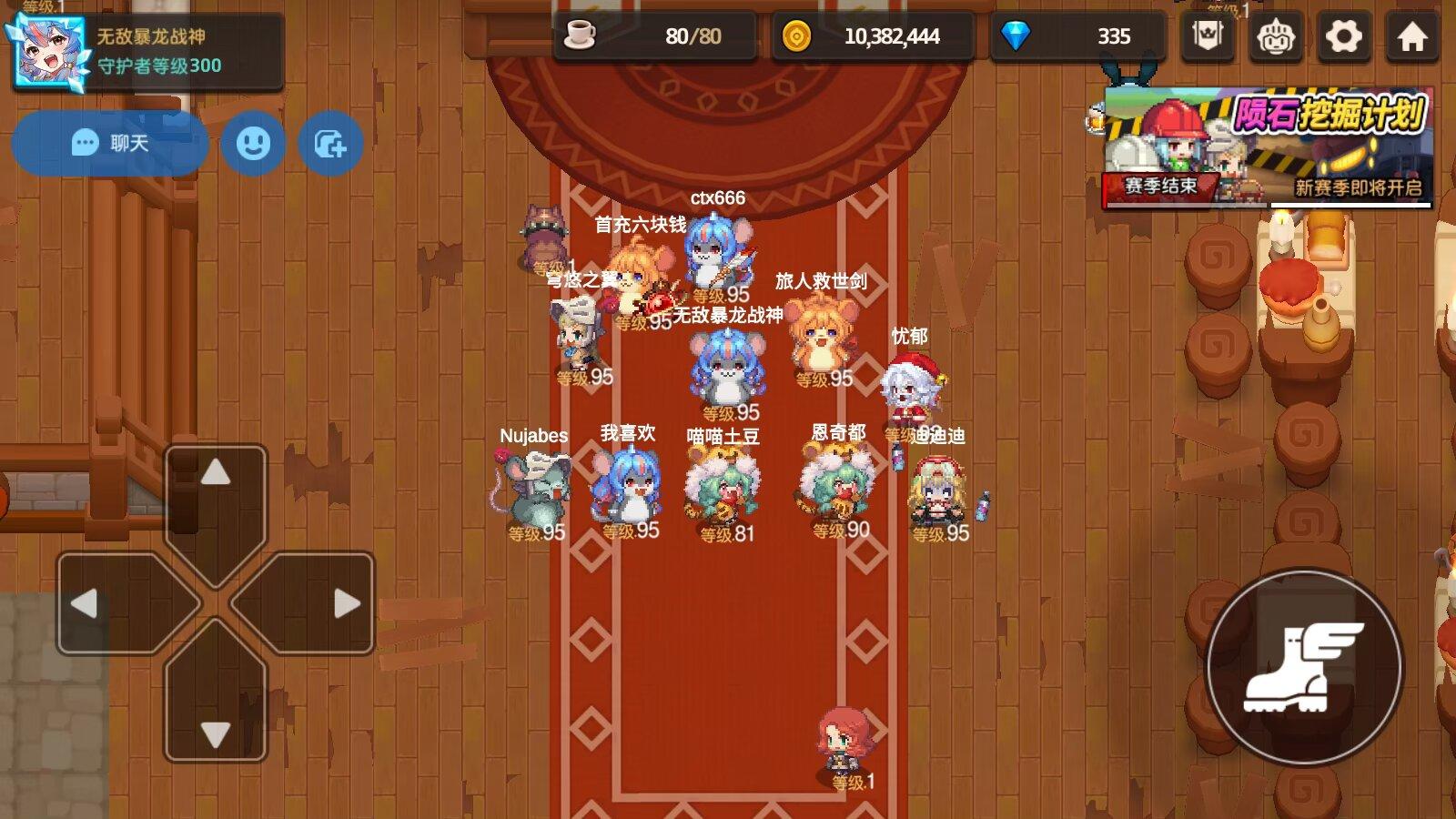The image size is (1456, 819).
Task: Tap the add-friend icon next to emotes
Action: [x=331, y=144]
